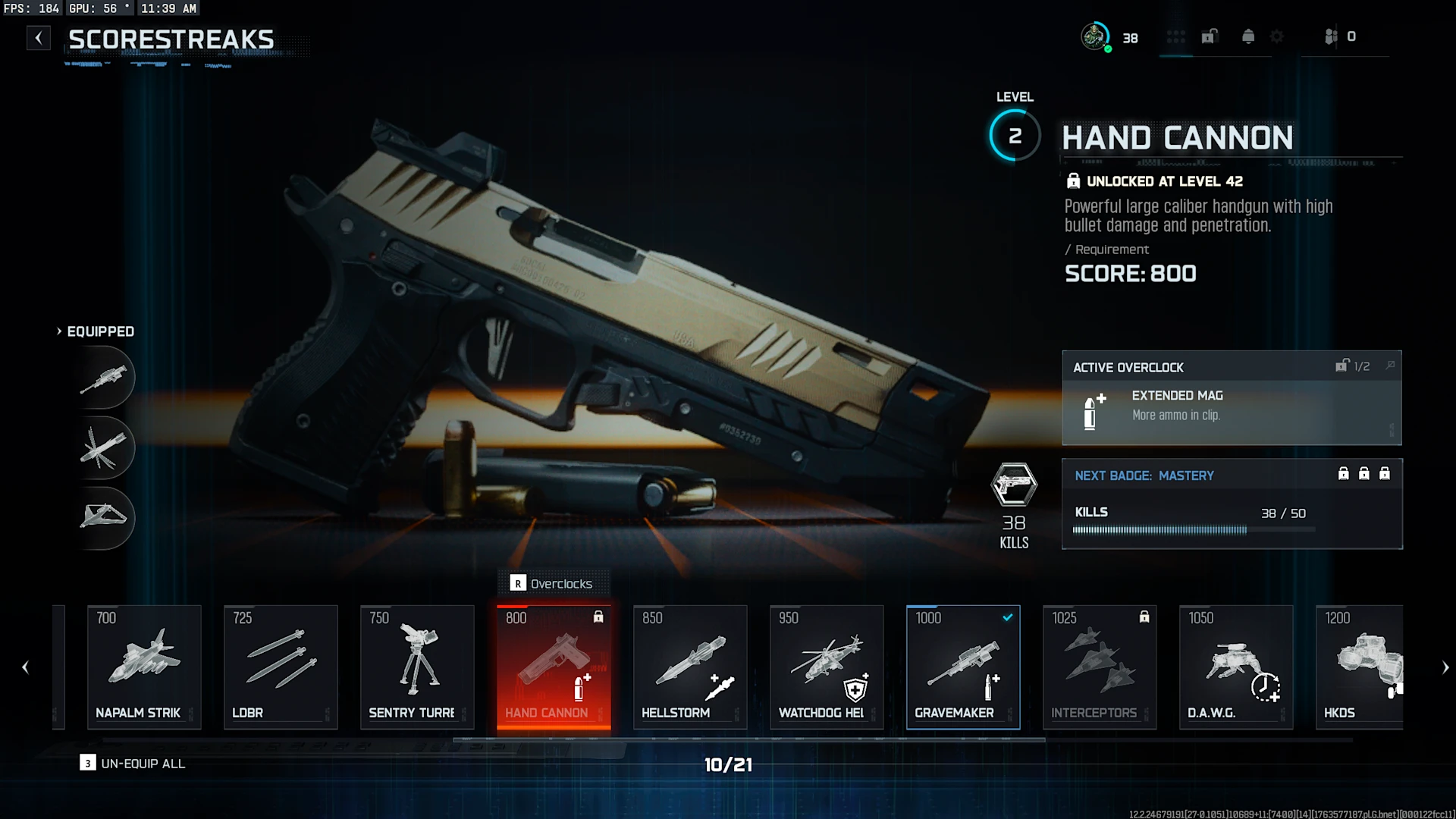Choose the LDBR scorestreak tile

click(x=281, y=667)
